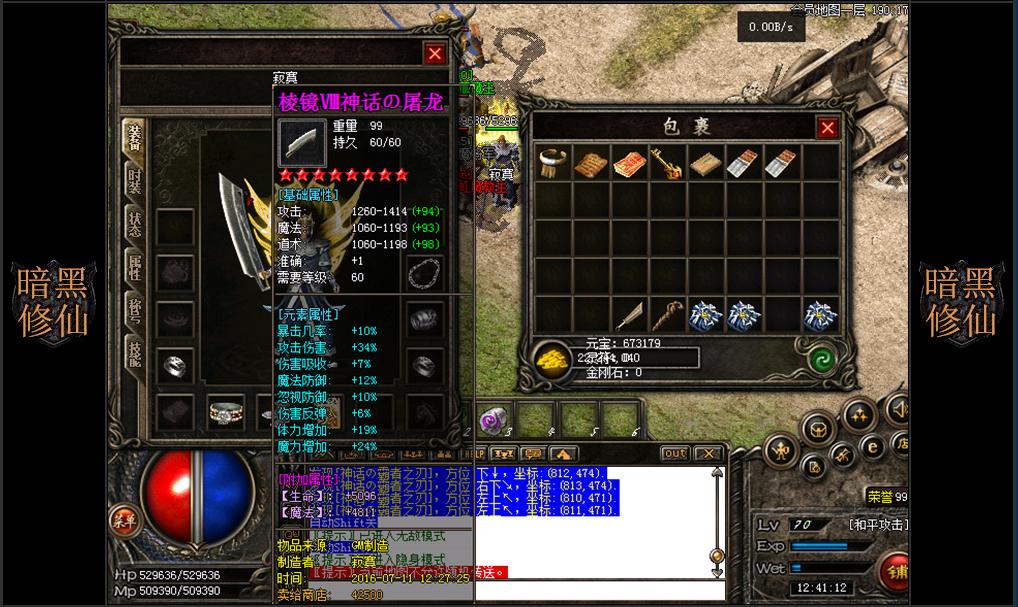1018x607 pixels.
Task: Click the gold ingots icon in bag
Action: [552, 358]
